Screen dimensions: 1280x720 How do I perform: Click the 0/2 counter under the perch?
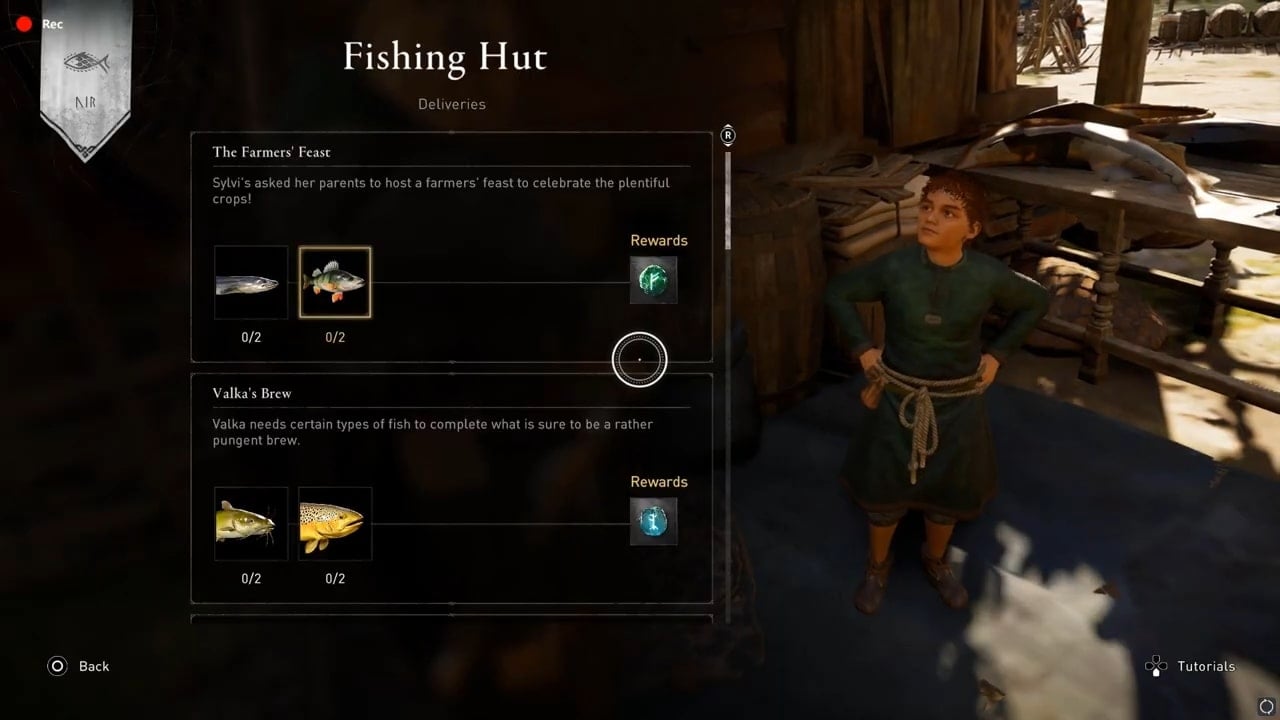[x=334, y=337]
